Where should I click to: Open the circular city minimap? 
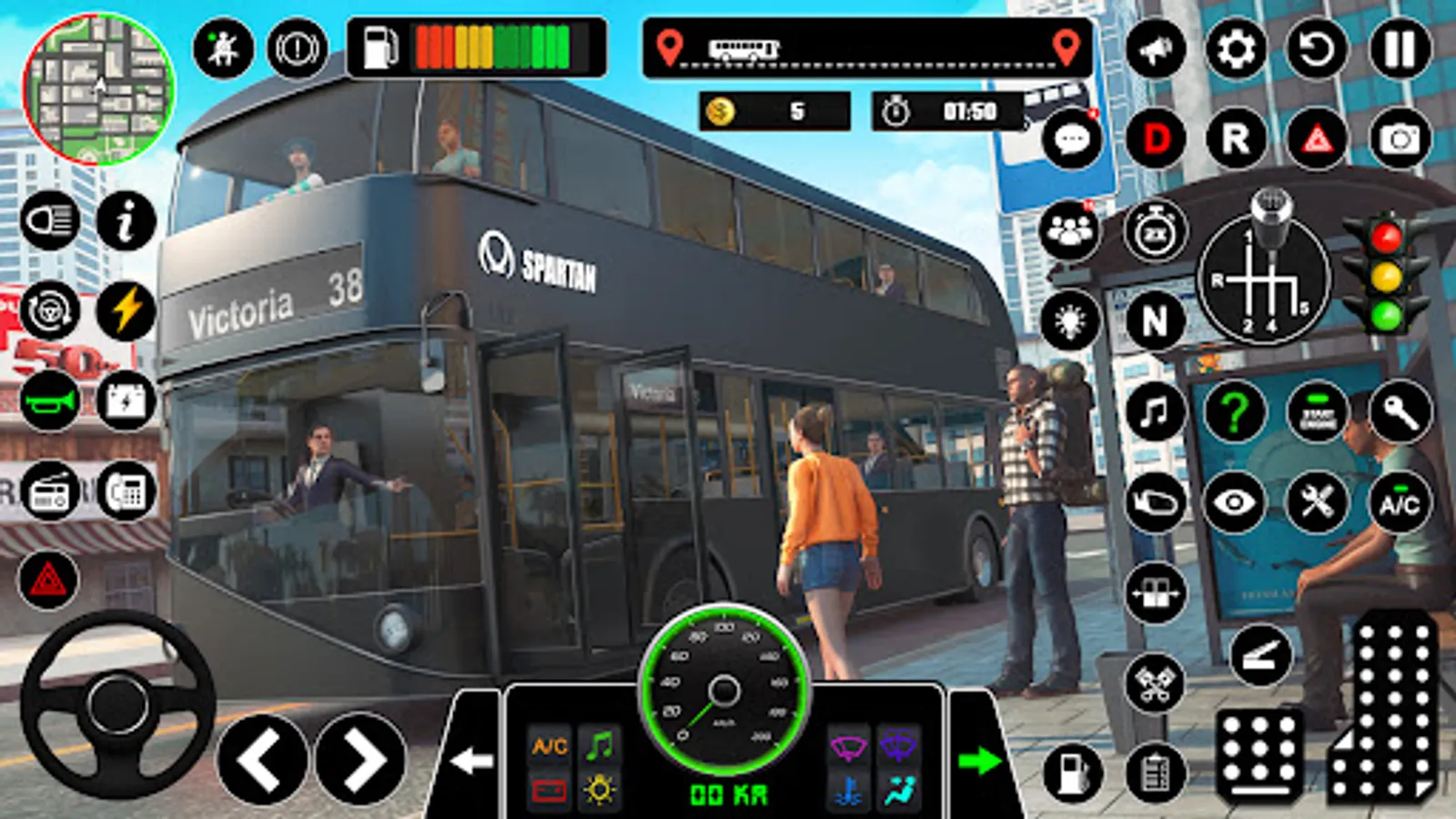[x=98, y=90]
